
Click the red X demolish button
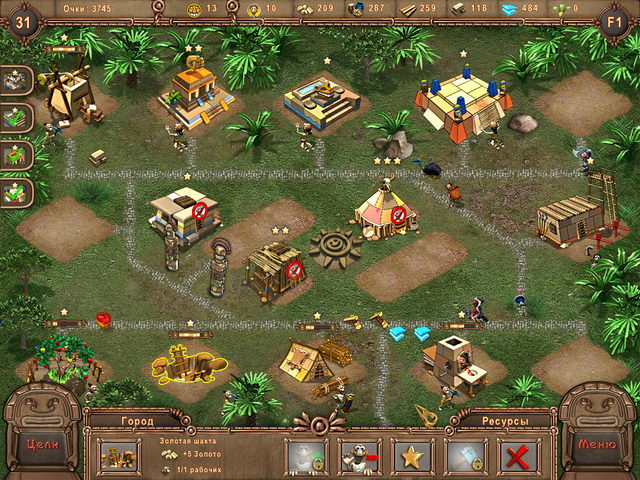coord(519,456)
